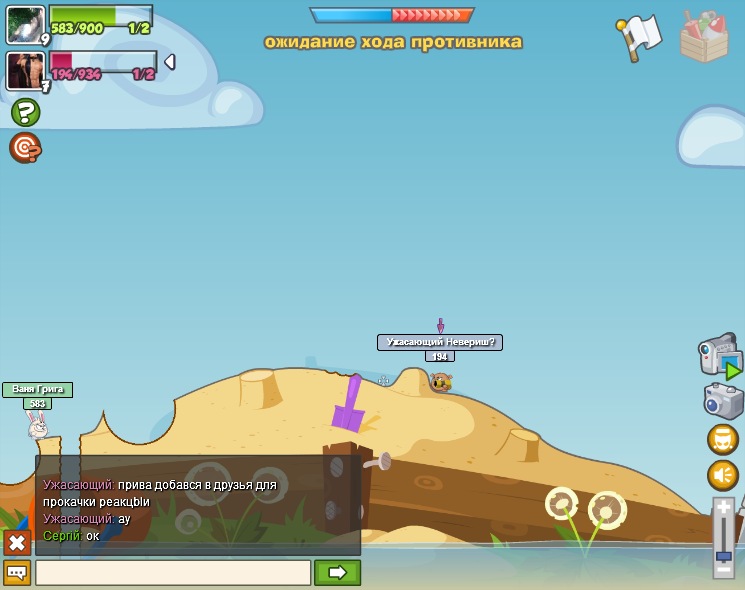
Task: Toggle the orange masked face button
Action: (x=723, y=439)
